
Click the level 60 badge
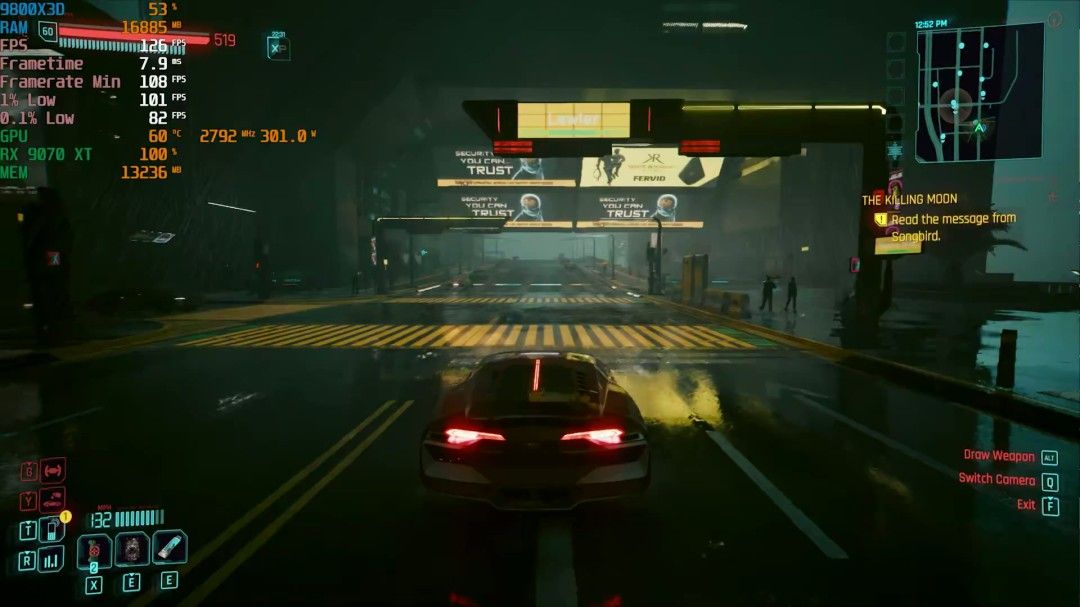point(47,31)
